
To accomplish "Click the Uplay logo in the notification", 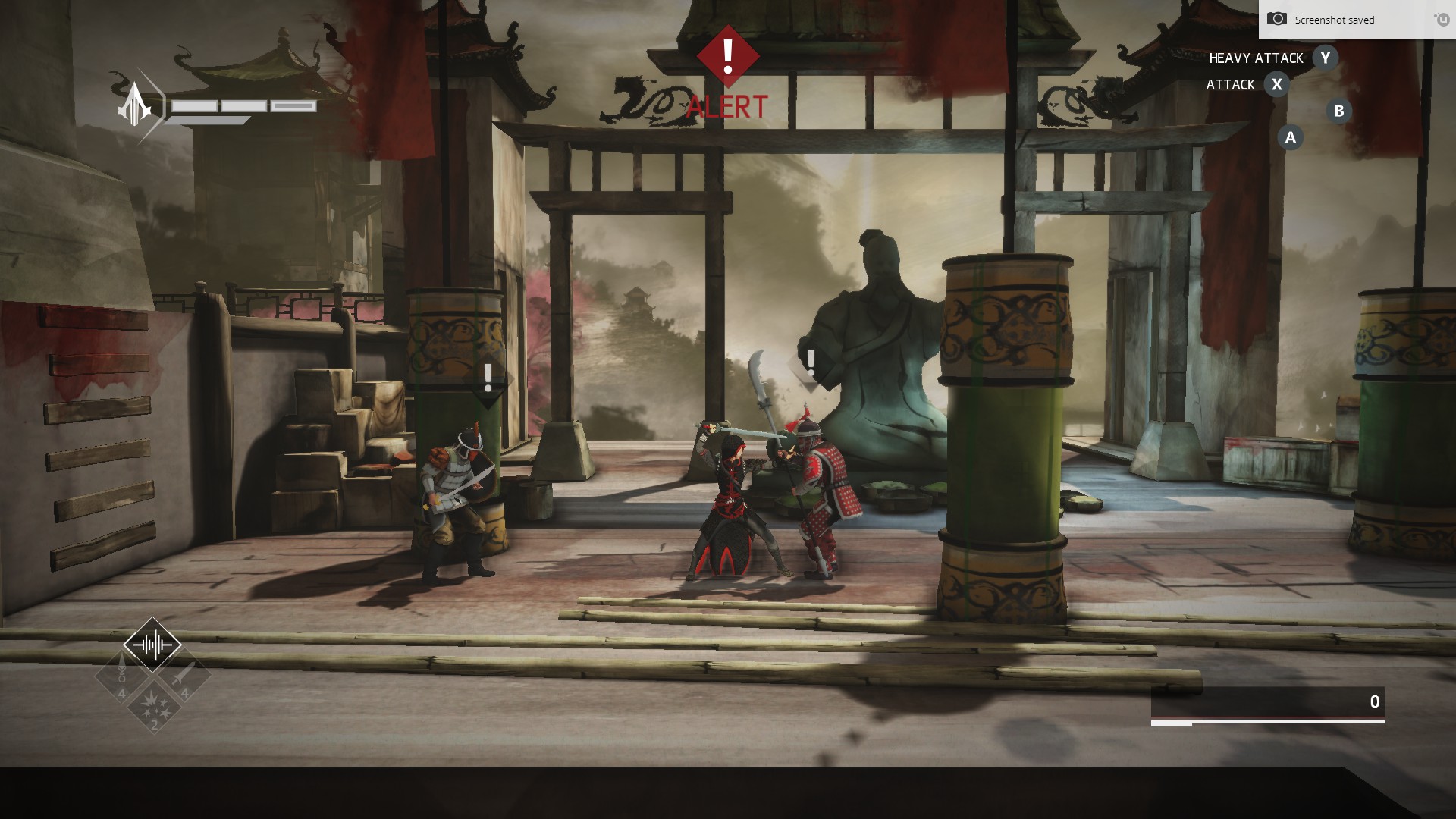I will point(1439,20).
